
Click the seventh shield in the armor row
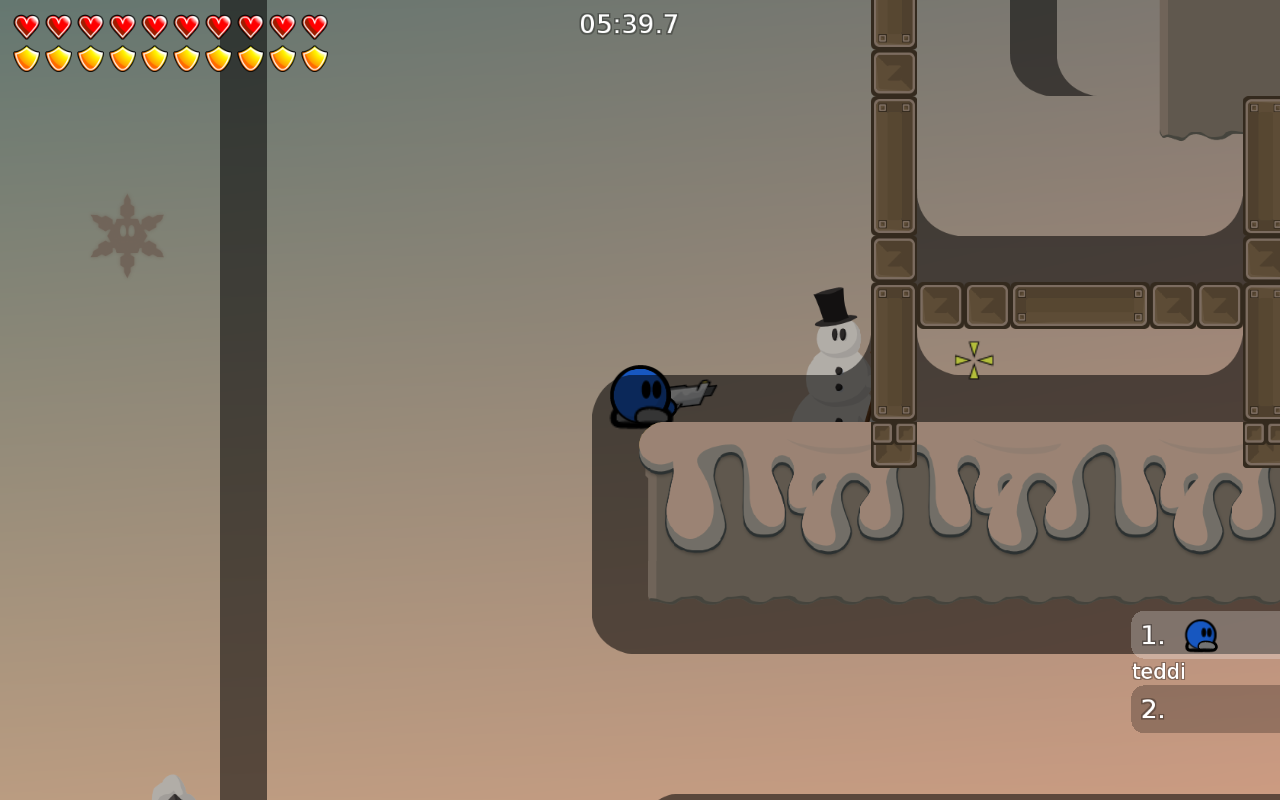coord(219,57)
